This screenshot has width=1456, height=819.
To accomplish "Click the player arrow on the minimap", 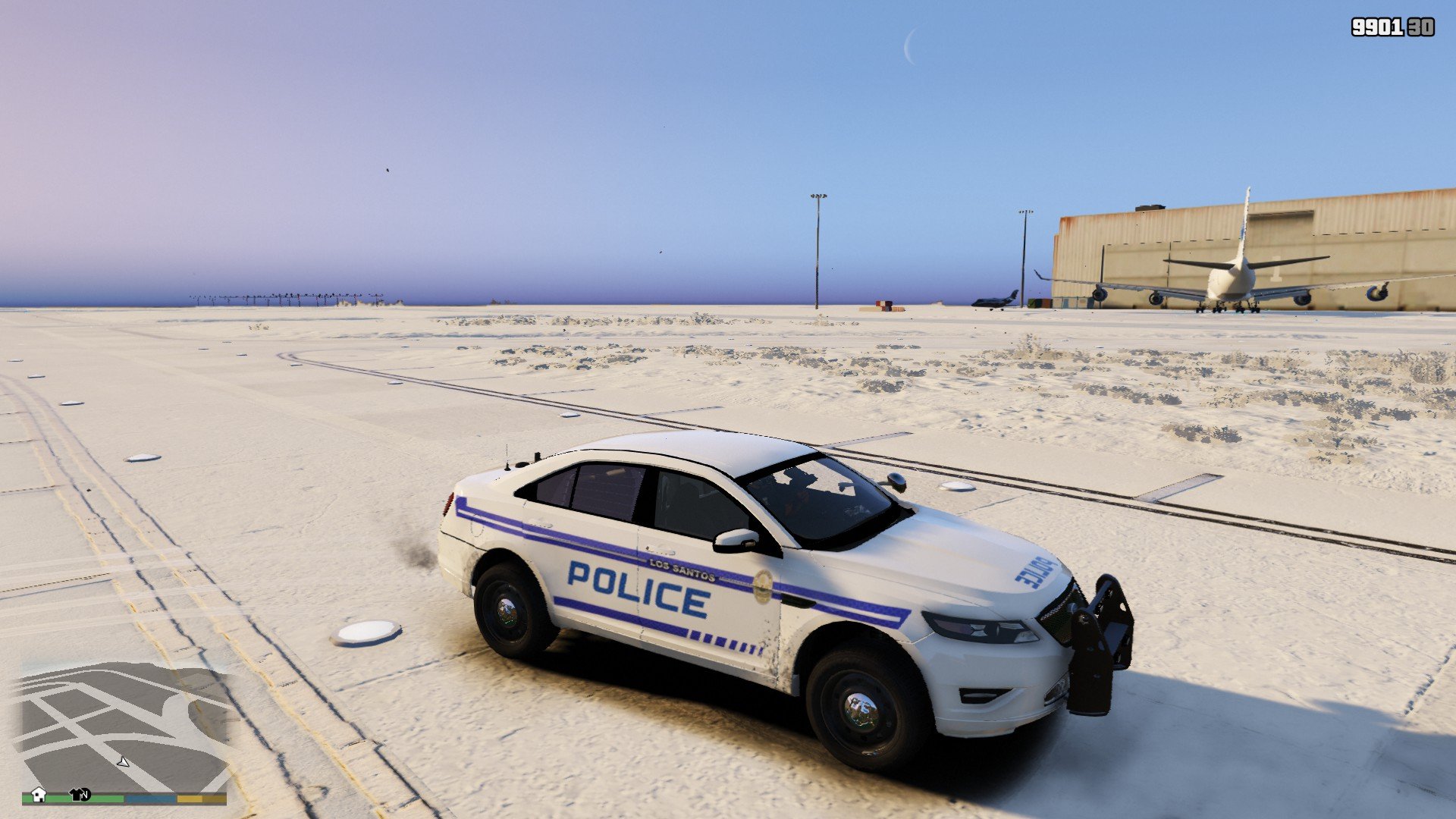I will (123, 761).
